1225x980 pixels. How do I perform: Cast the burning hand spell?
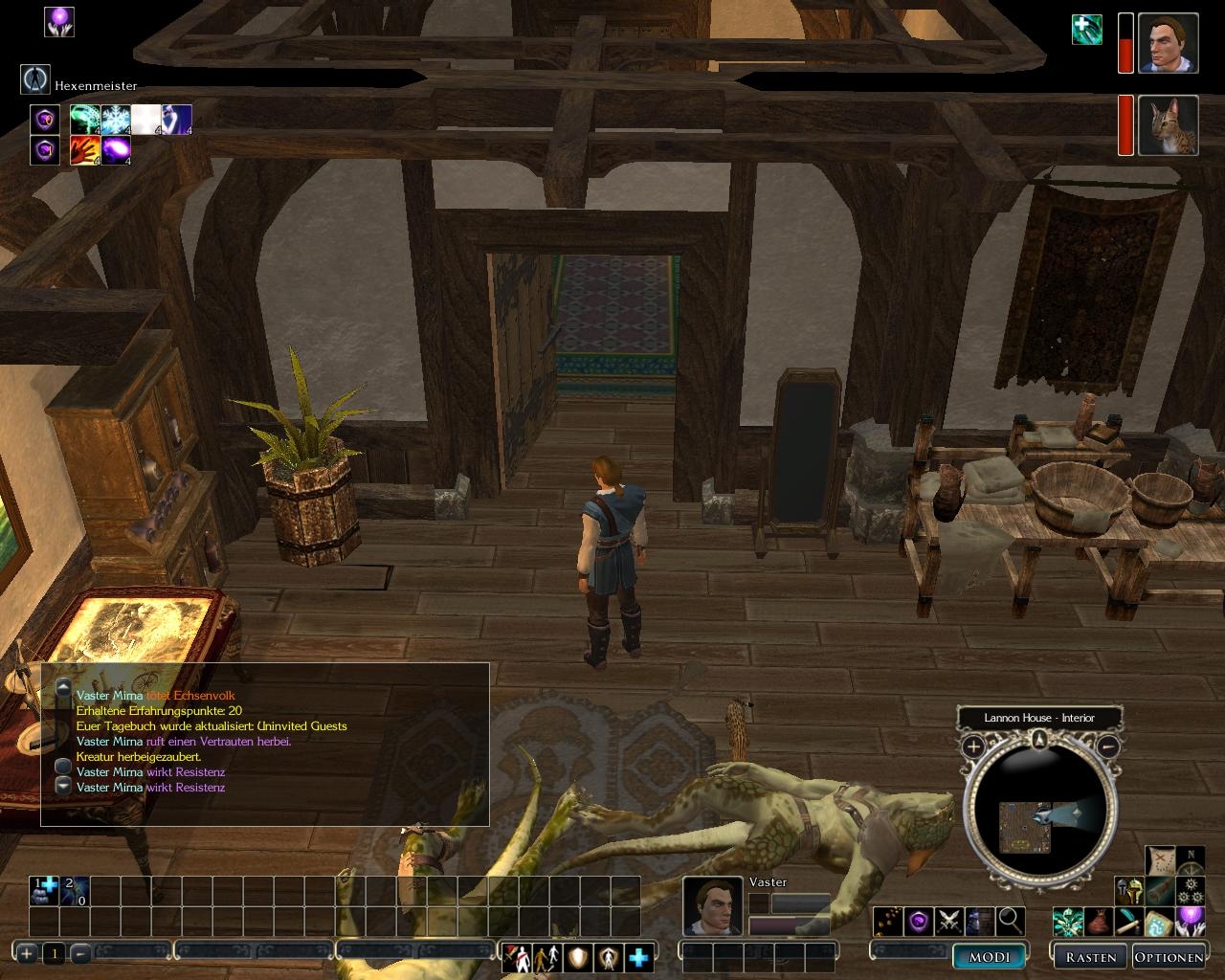pos(84,150)
